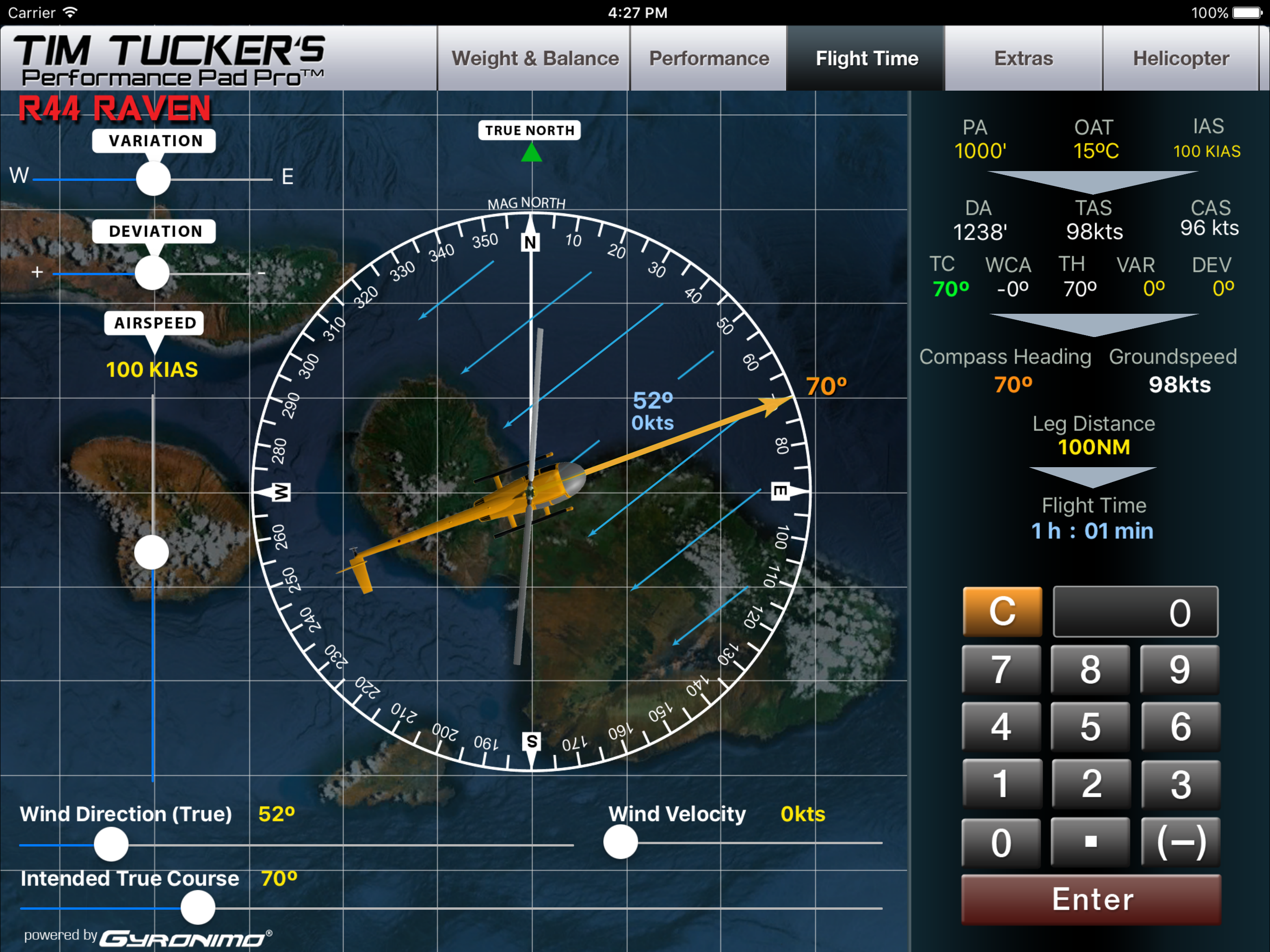Switch to the Weight & Balance tab
This screenshot has width=1270, height=952.
coord(535,59)
